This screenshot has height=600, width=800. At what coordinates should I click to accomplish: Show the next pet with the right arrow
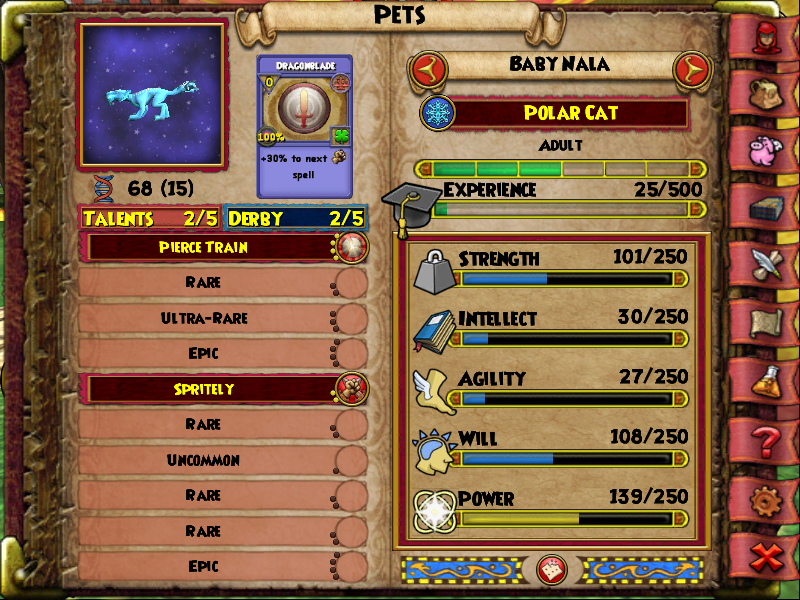click(692, 69)
